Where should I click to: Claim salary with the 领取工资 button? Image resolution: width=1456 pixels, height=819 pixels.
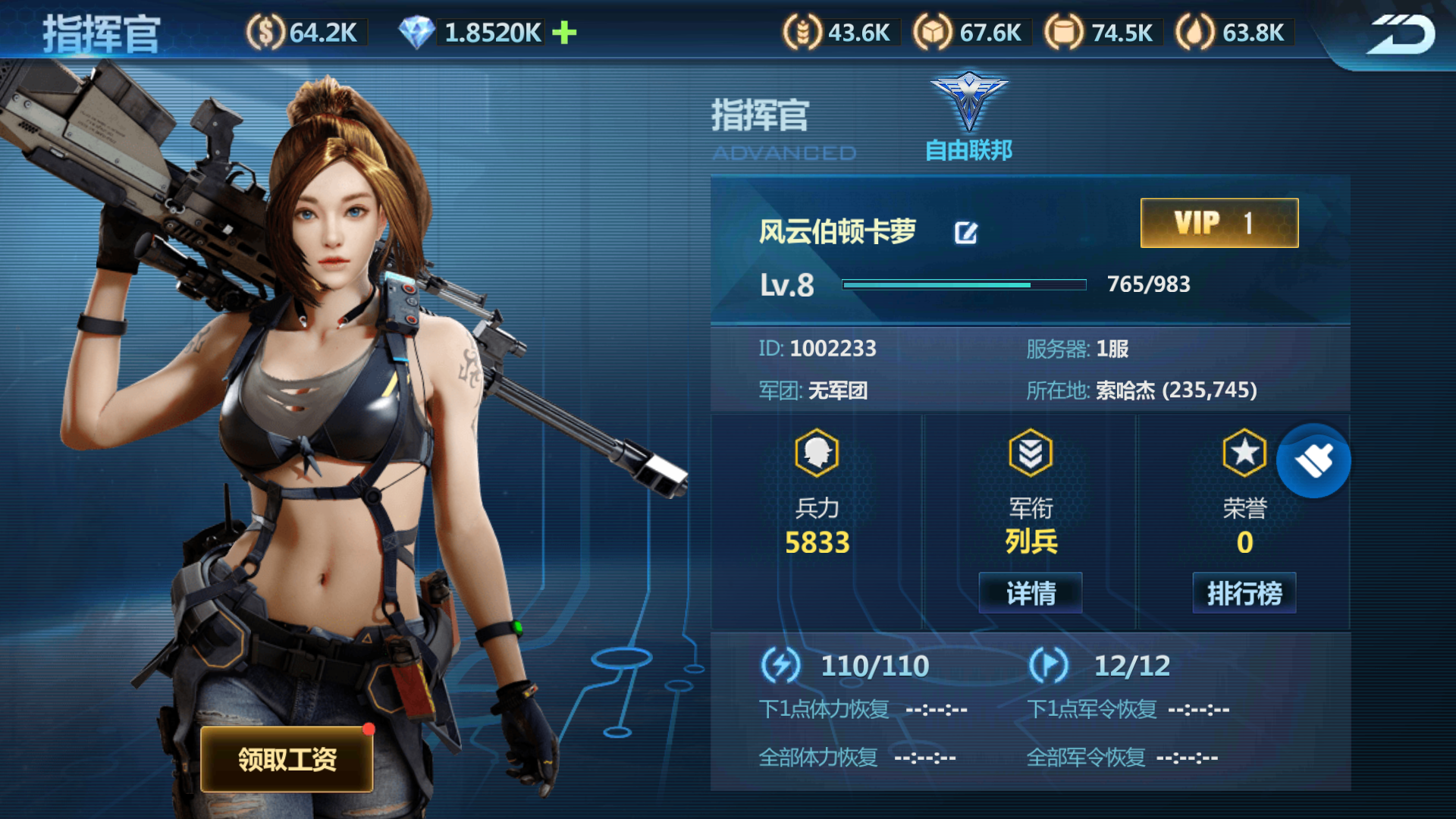point(287,759)
